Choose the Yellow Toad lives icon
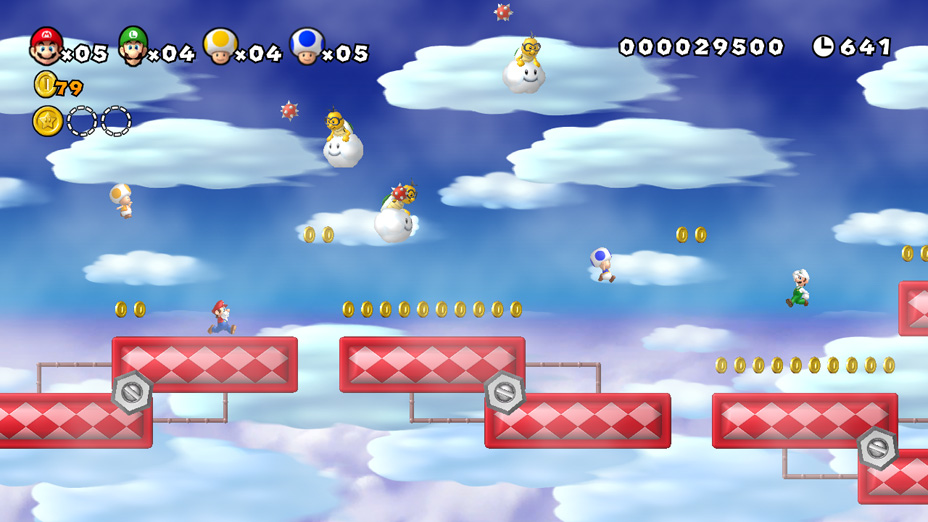 [220, 46]
